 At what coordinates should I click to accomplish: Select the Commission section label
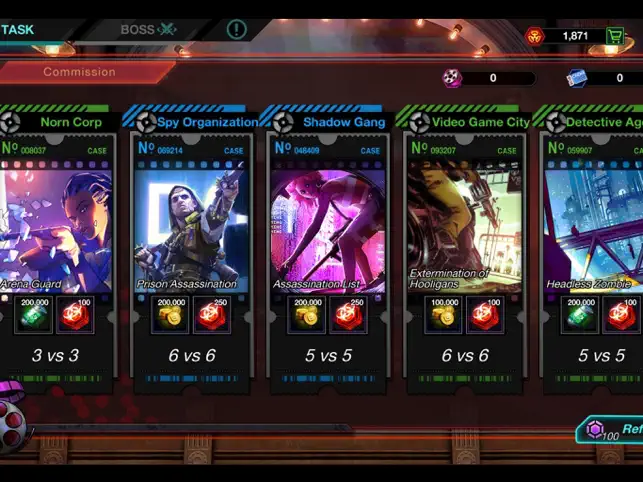pyautogui.click(x=79, y=72)
